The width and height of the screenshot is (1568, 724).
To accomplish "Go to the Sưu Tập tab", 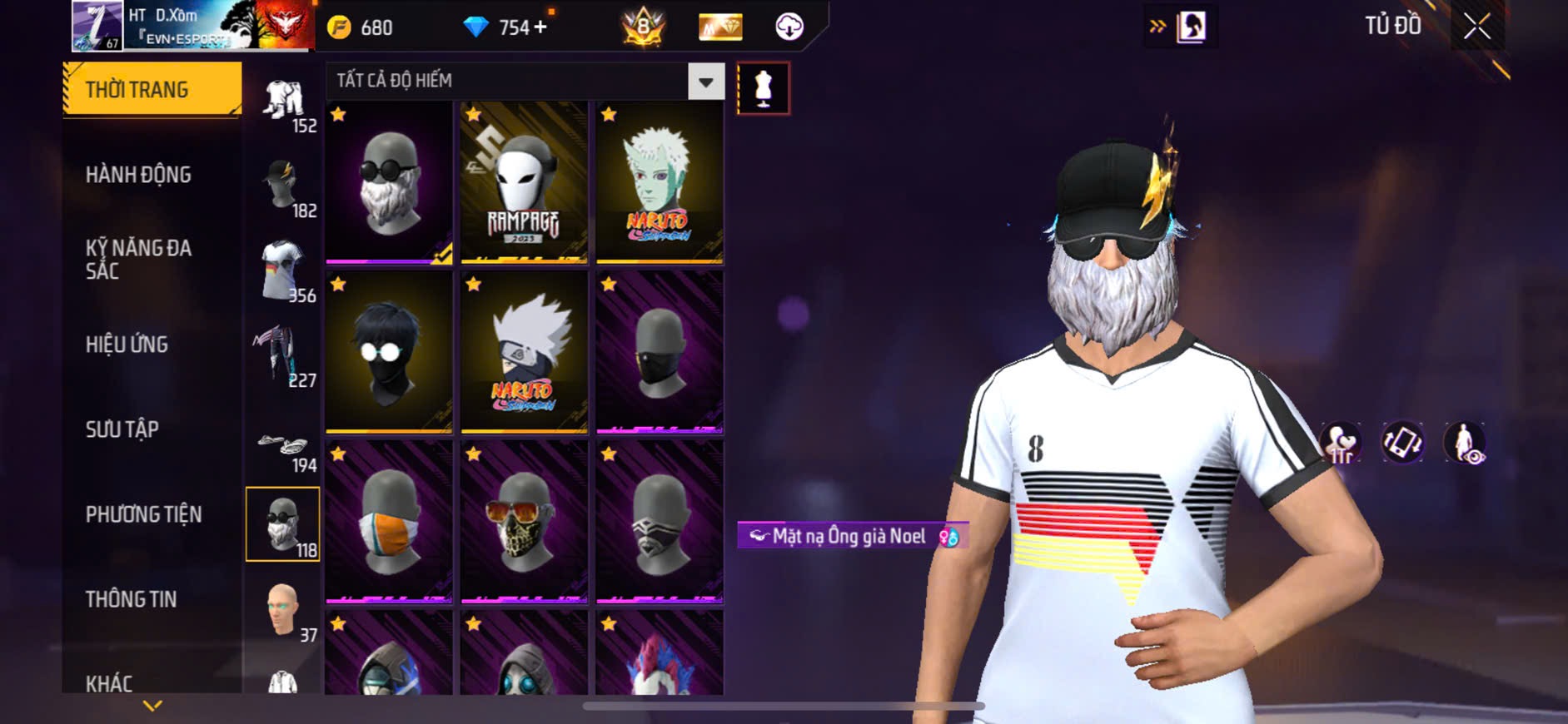I will (x=122, y=429).
